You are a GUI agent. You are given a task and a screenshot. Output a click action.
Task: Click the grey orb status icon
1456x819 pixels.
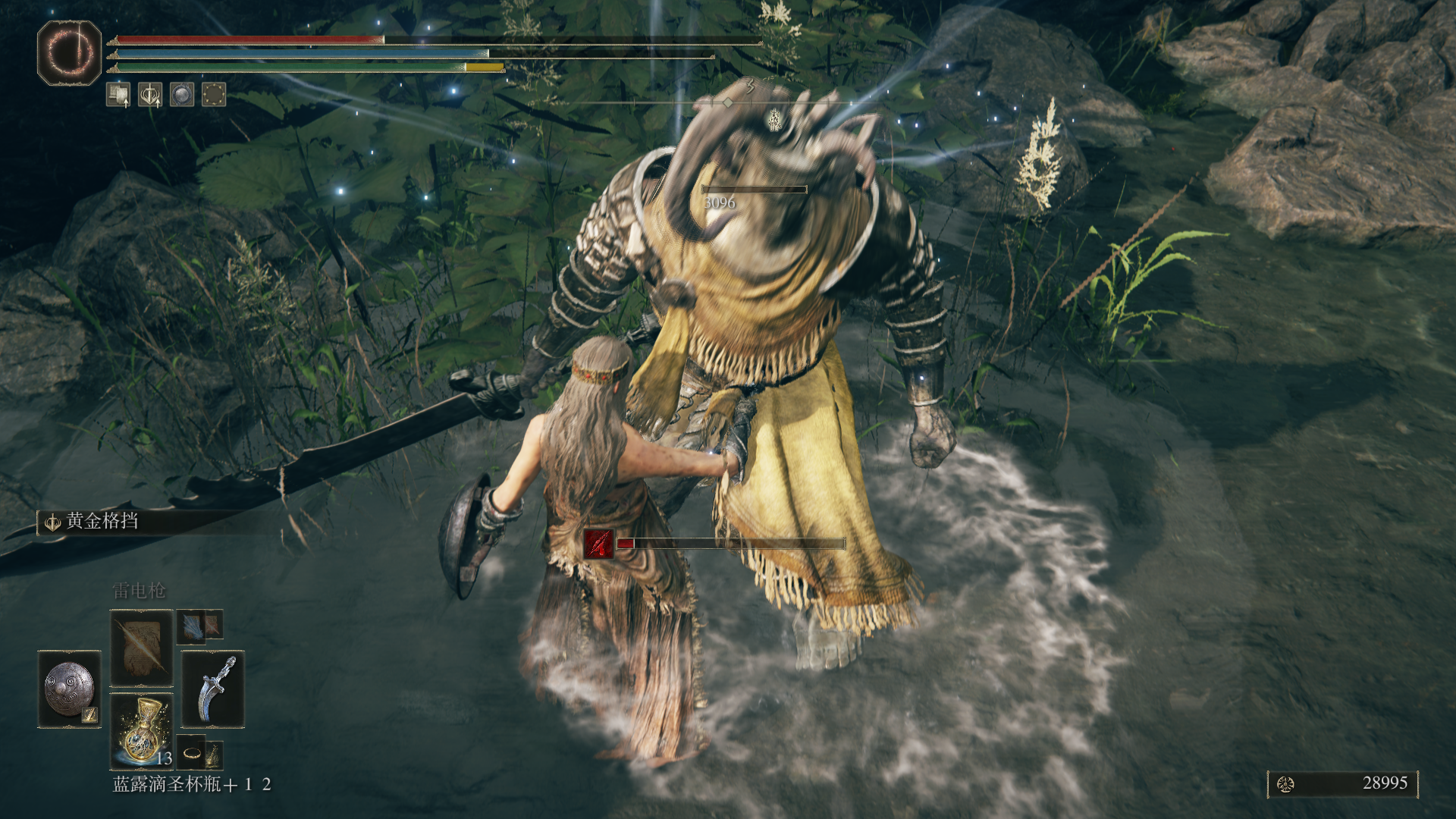(181, 95)
